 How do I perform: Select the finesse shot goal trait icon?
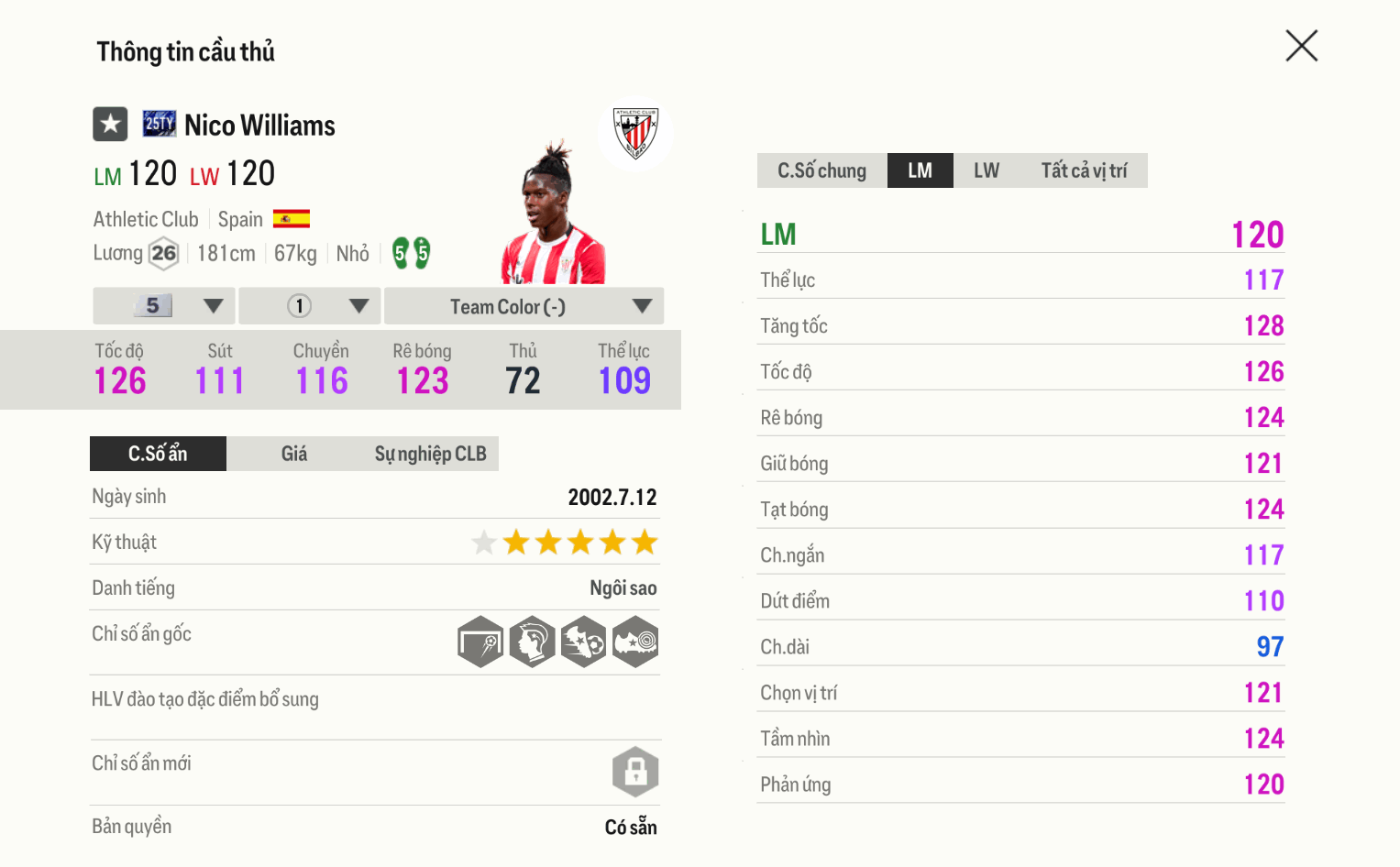[481, 642]
